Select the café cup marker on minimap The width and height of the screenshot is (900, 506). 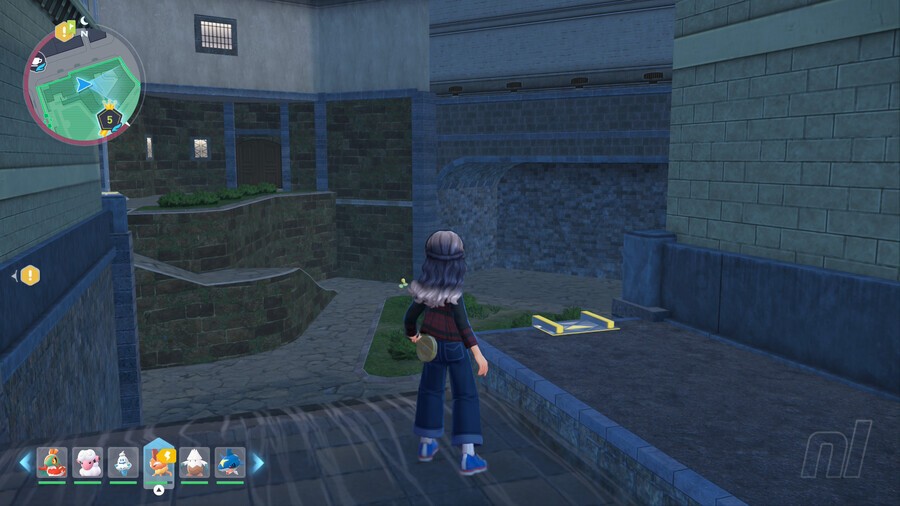(x=38, y=63)
